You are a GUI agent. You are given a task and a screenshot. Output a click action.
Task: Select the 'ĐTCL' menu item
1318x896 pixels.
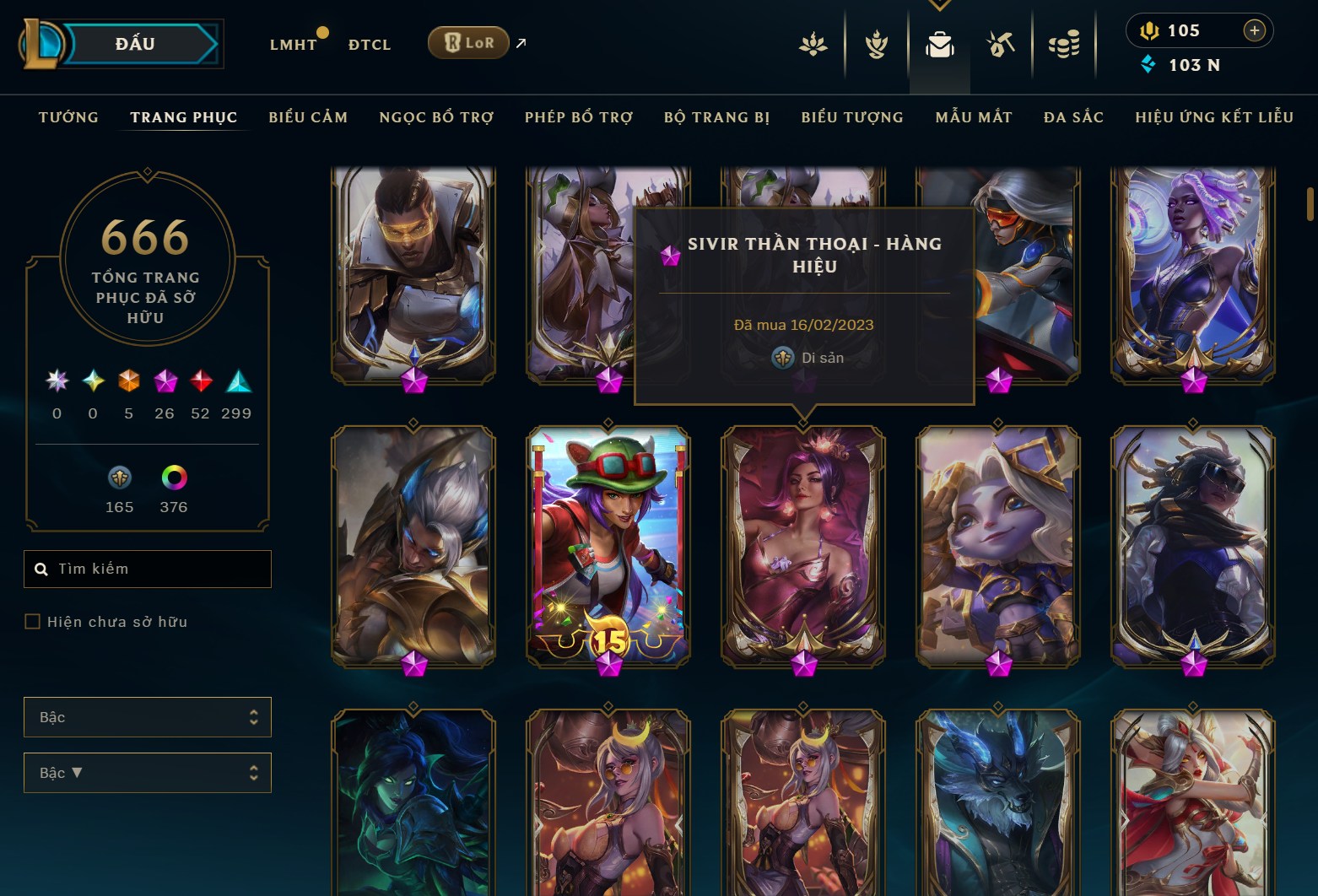click(369, 44)
